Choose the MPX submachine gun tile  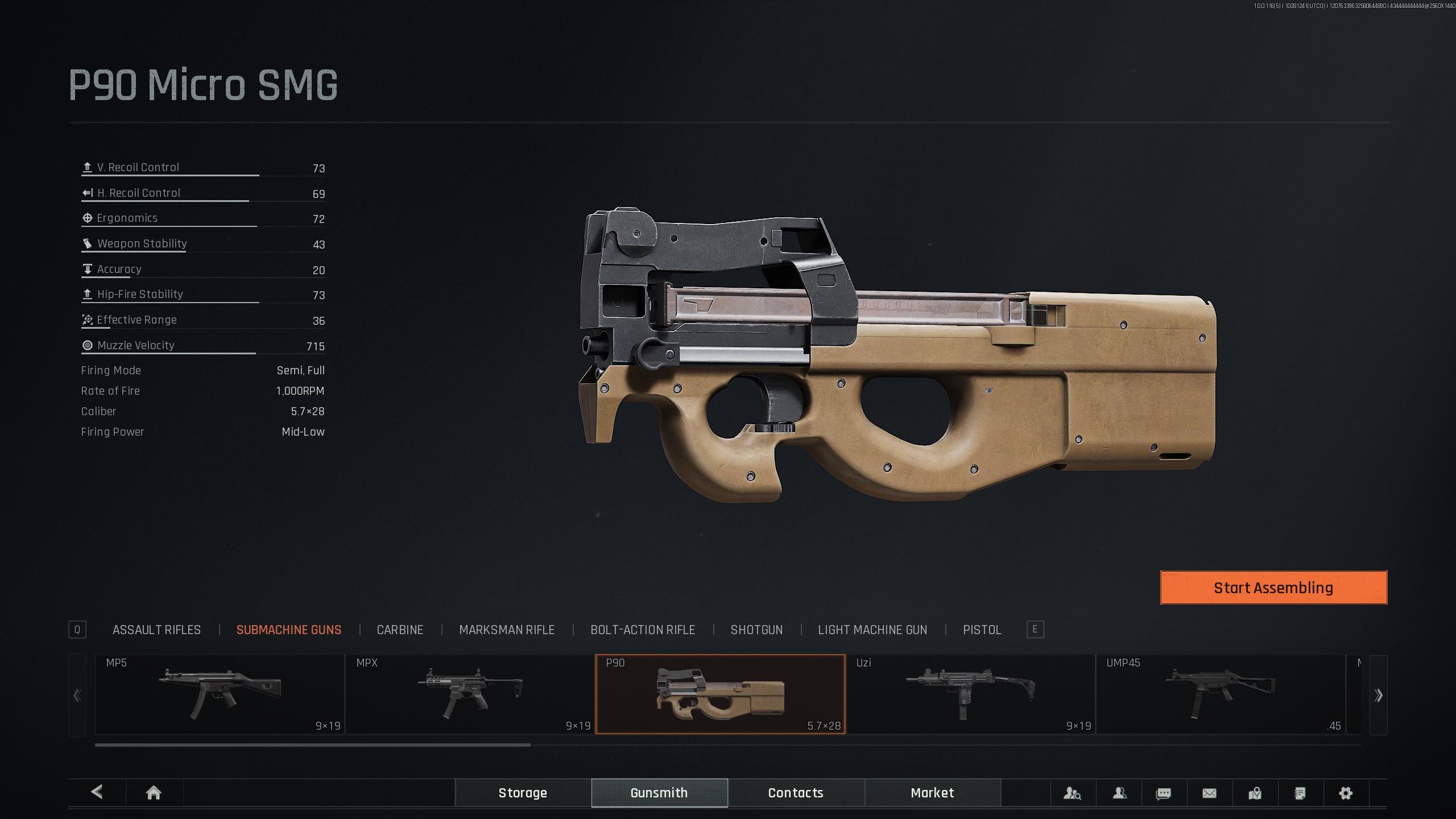[470, 694]
